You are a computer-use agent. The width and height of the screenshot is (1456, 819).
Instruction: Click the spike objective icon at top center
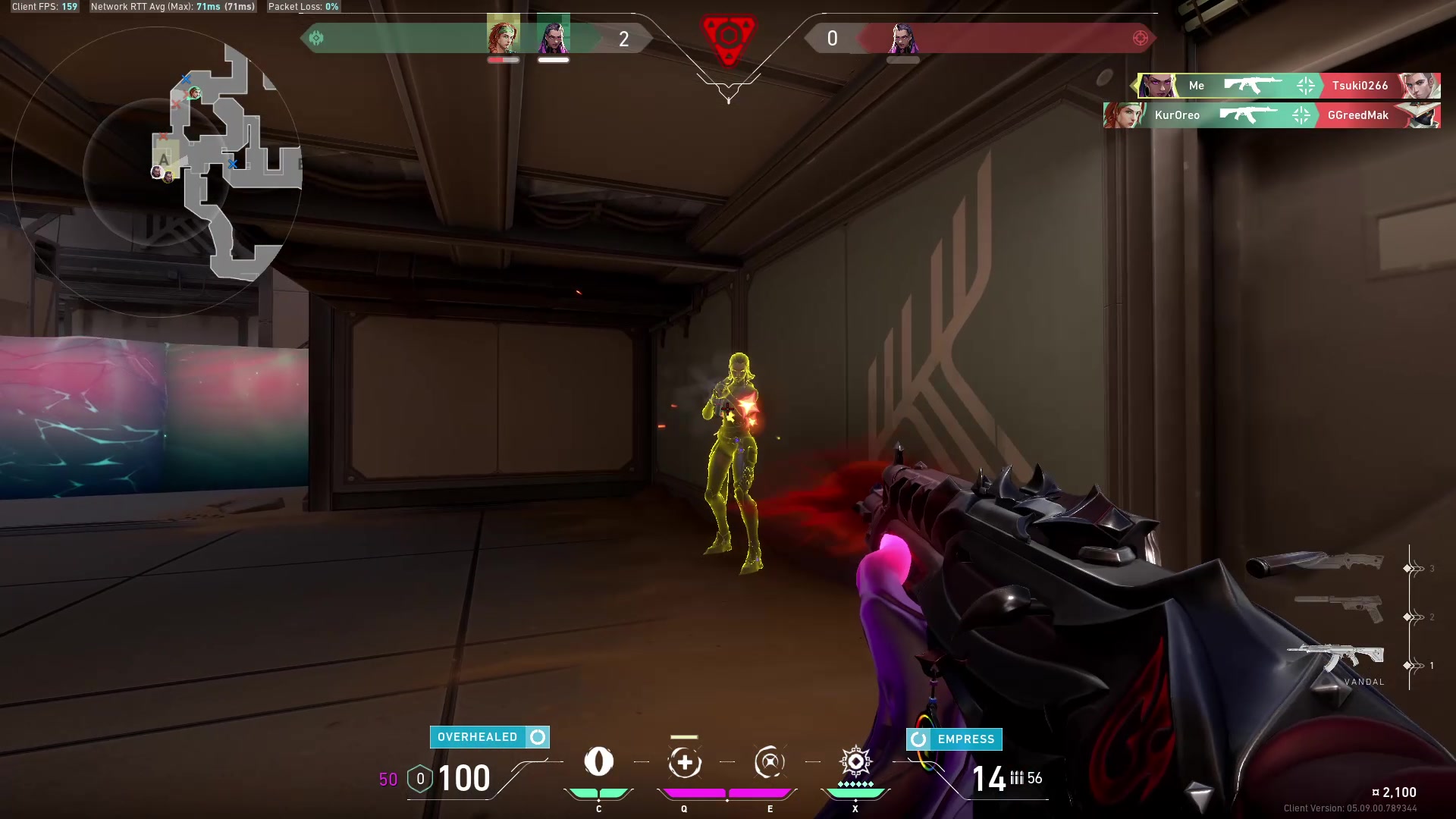tap(728, 38)
